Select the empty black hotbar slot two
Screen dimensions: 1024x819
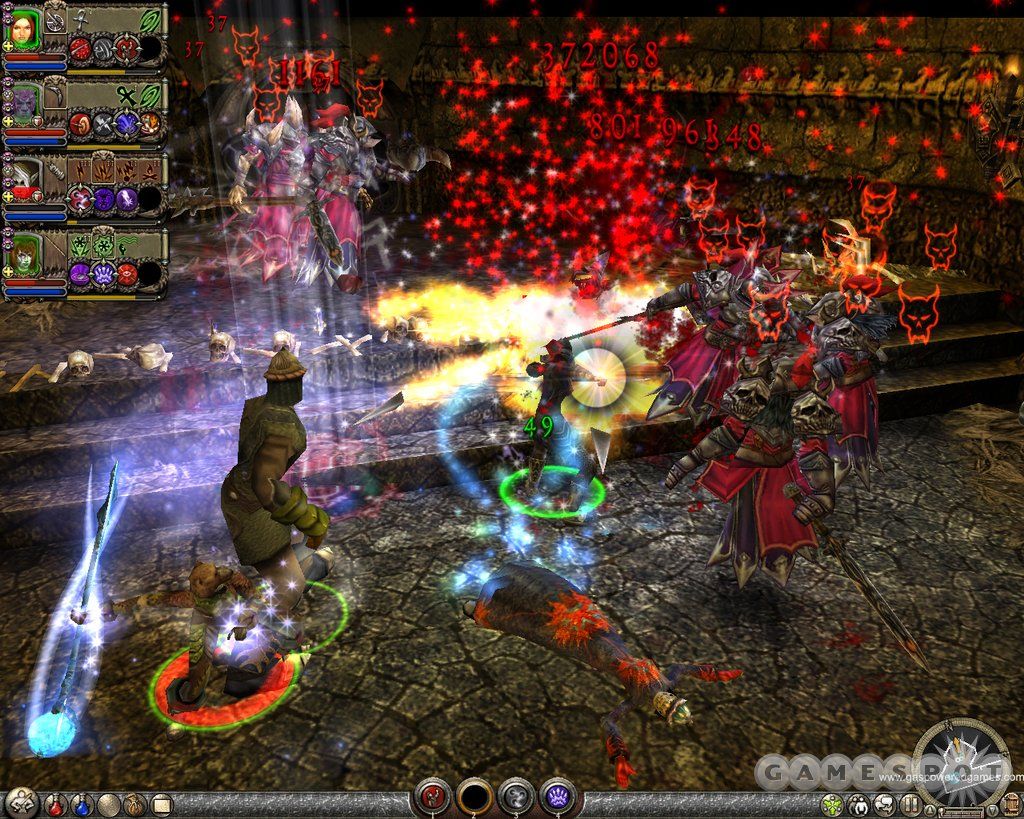click(475, 796)
